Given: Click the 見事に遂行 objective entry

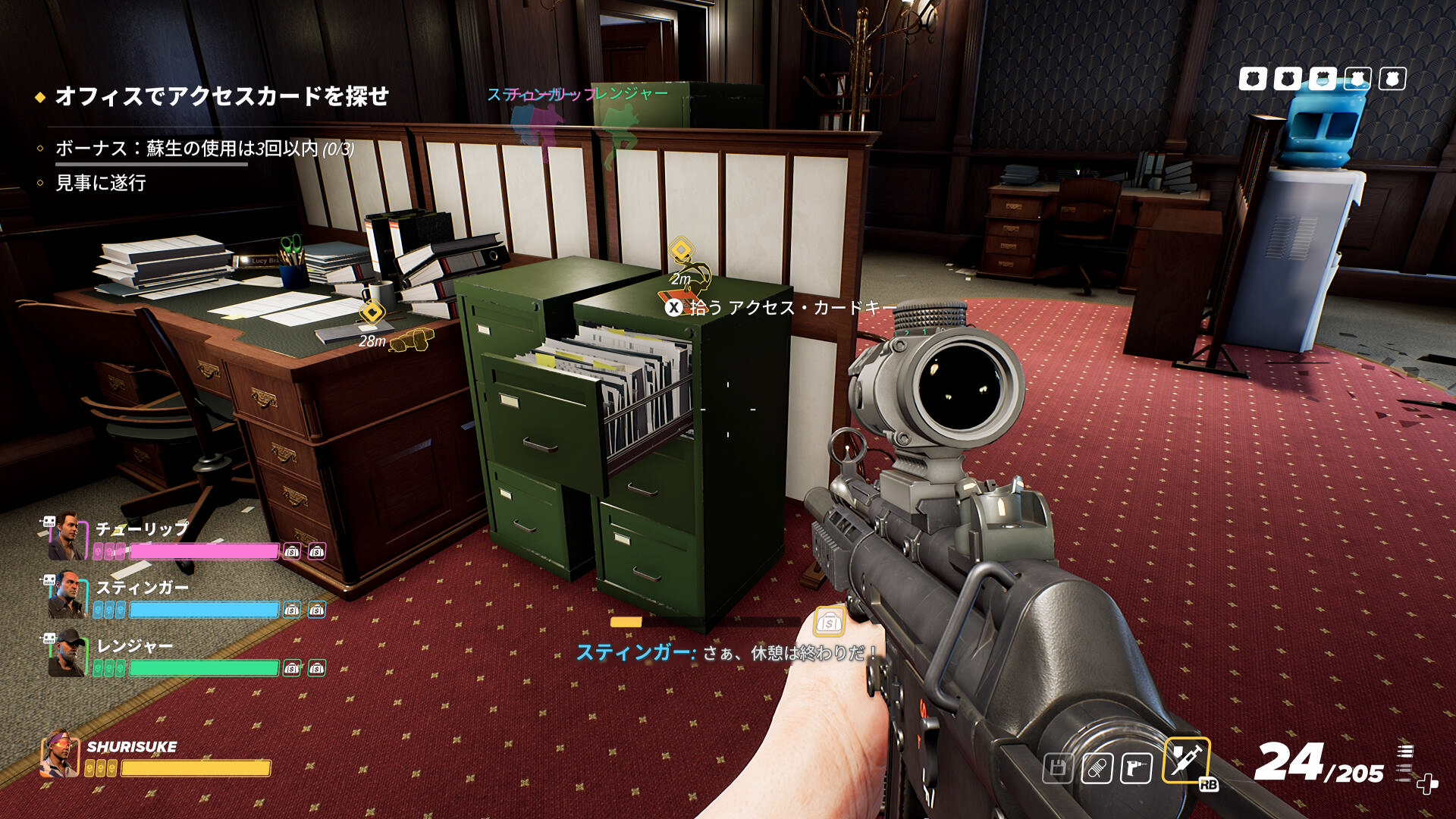Looking at the screenshot, I should (101, 183).
